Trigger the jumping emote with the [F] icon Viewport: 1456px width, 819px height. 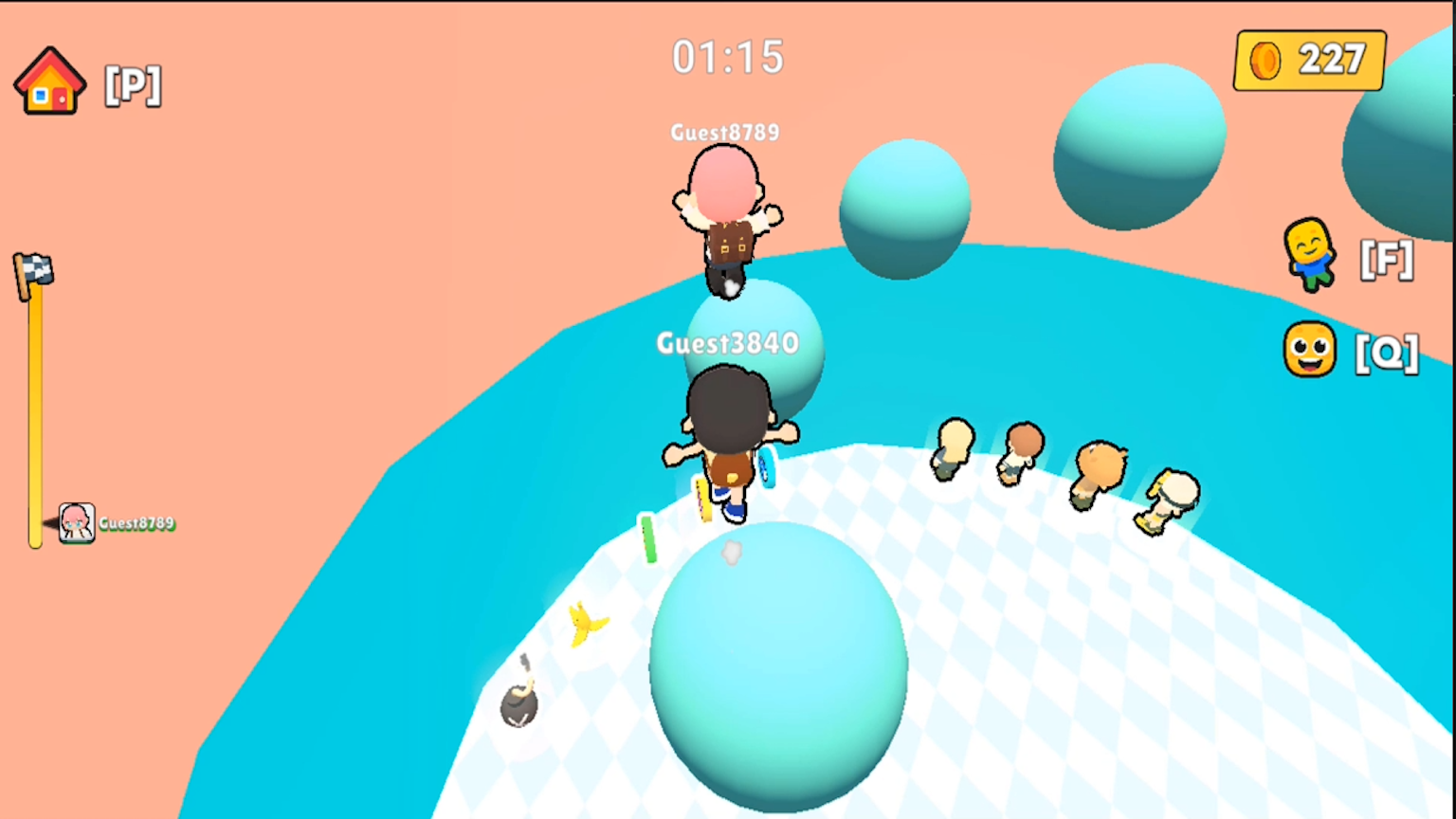[x=1309, y=258]
